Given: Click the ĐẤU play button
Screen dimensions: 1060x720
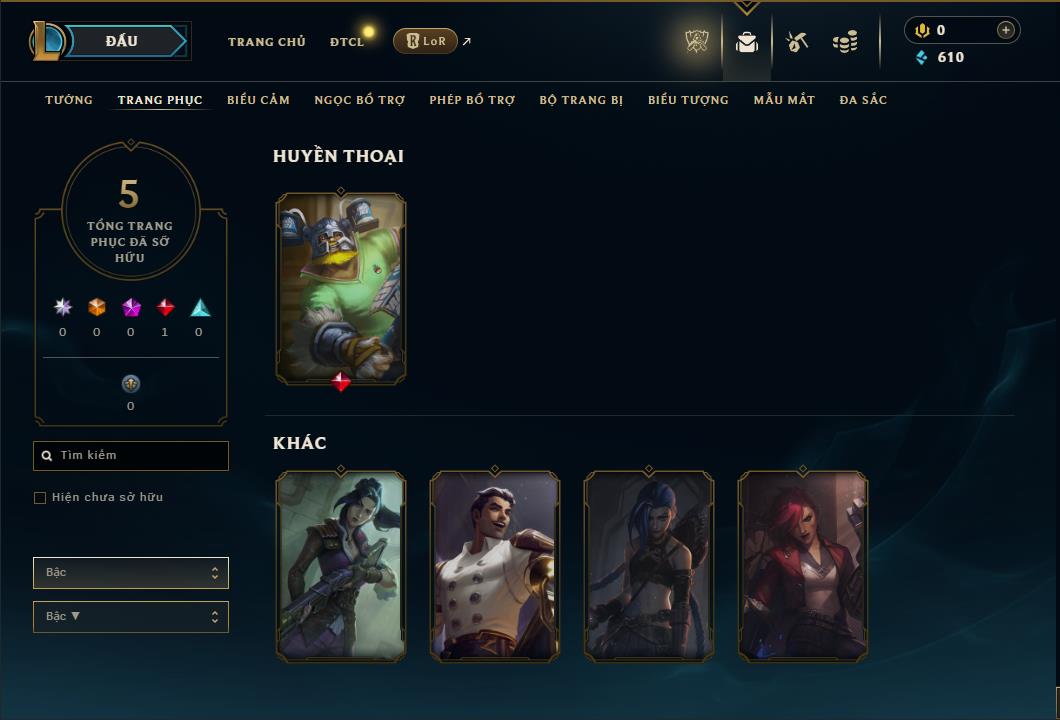Looking at the screenshot, I should pos(122,41).
